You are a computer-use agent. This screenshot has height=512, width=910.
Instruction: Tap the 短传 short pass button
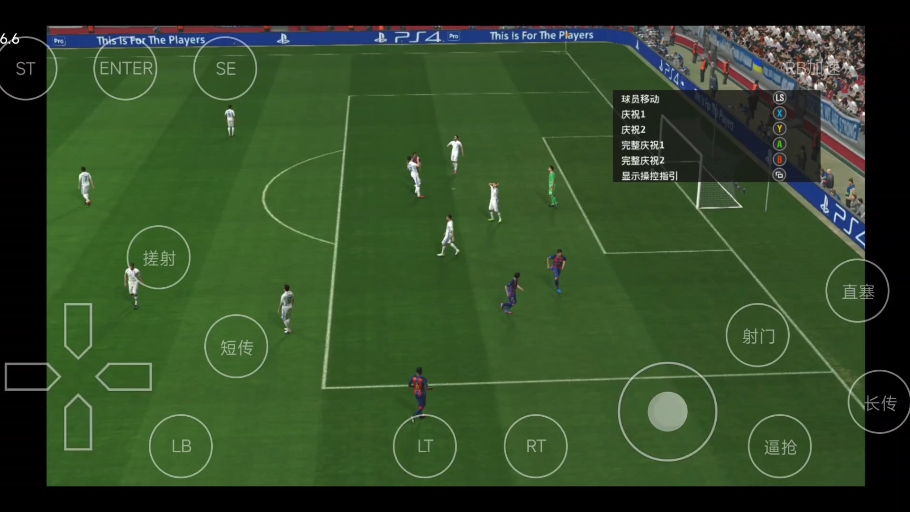coord(236,347)
